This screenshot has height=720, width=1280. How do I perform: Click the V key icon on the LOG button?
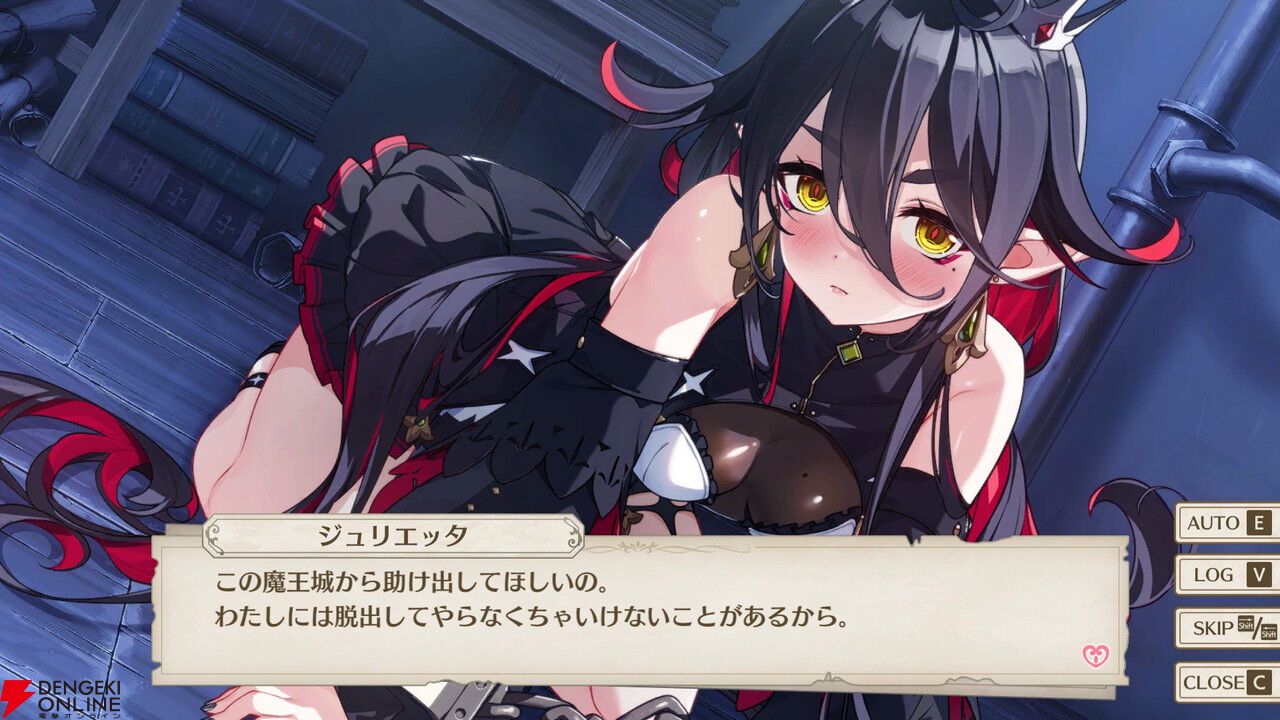pos(1259,576)
